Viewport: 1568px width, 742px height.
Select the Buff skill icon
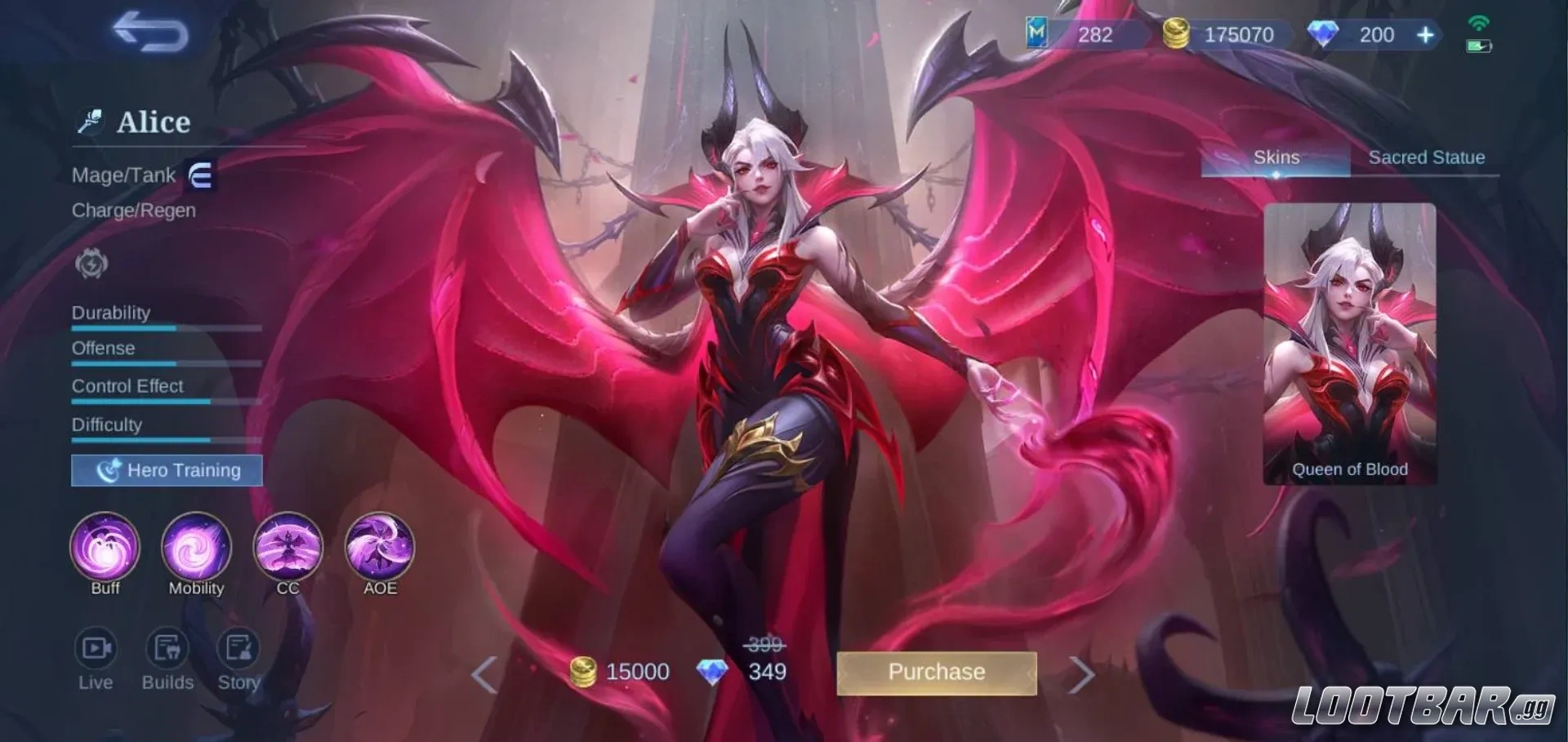coord(105,549)
